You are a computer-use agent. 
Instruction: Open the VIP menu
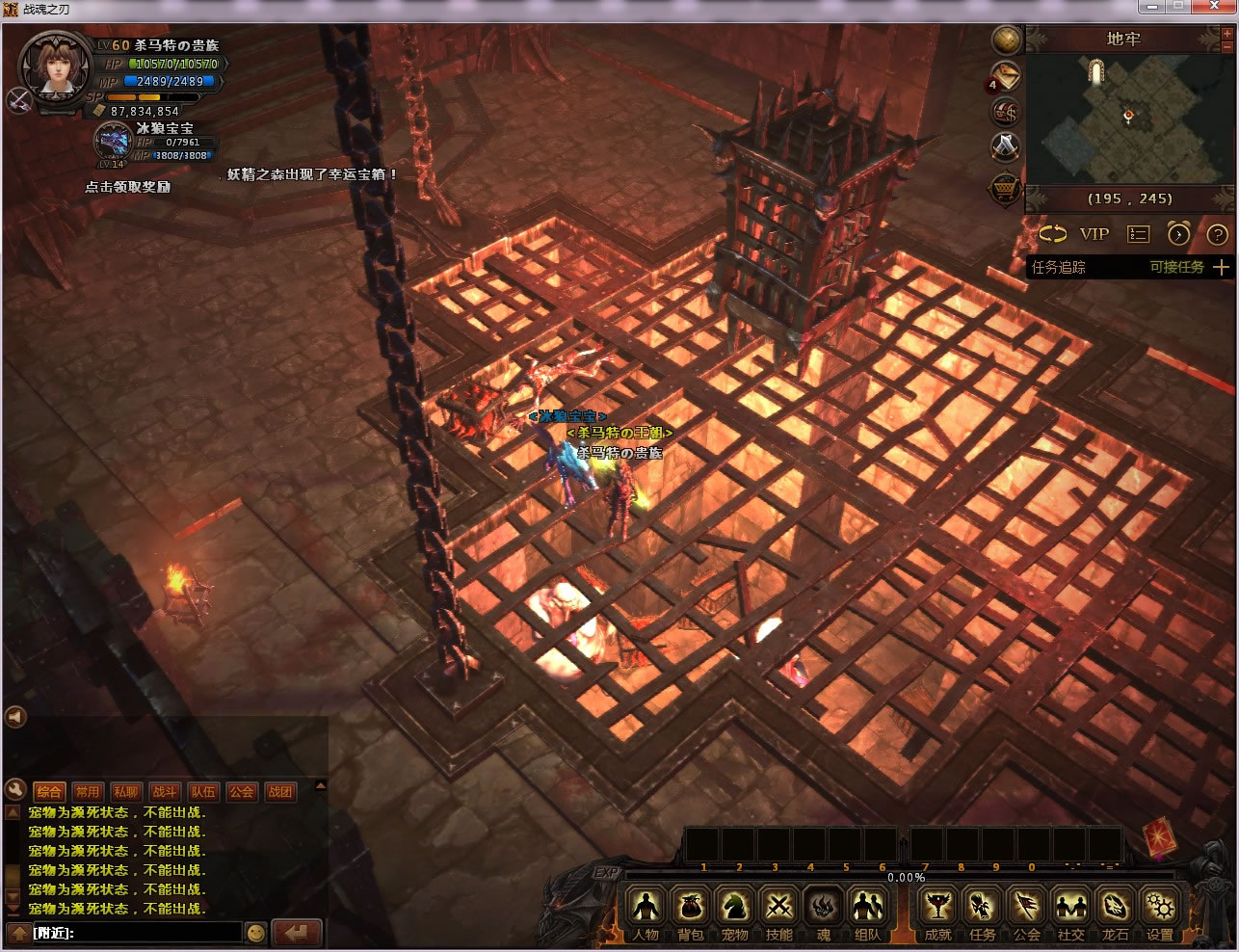click(x=1094, y=234)
